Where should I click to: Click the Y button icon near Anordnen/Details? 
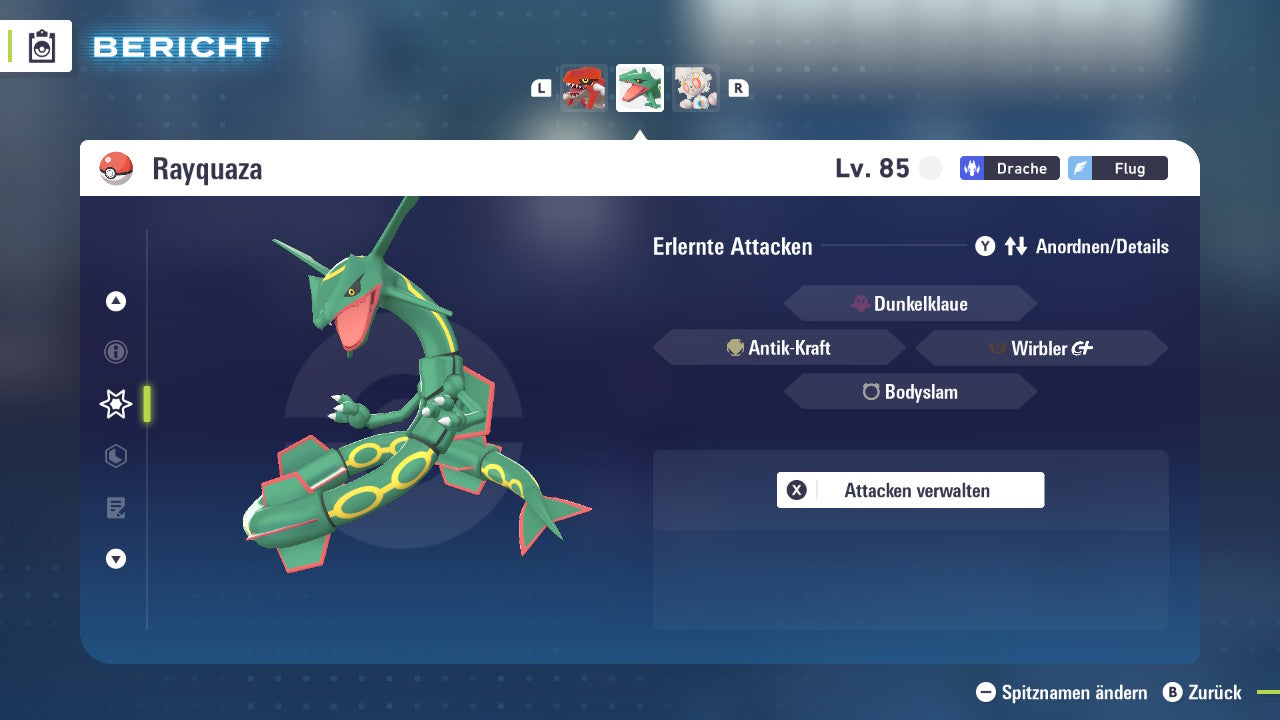pyautogui.click(x=985, y=246)
